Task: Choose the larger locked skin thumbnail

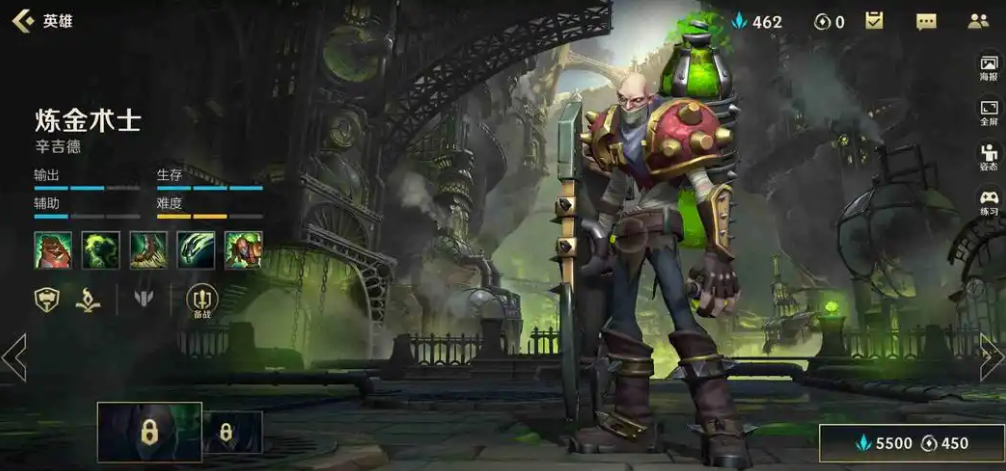Action: coord(150,432)
